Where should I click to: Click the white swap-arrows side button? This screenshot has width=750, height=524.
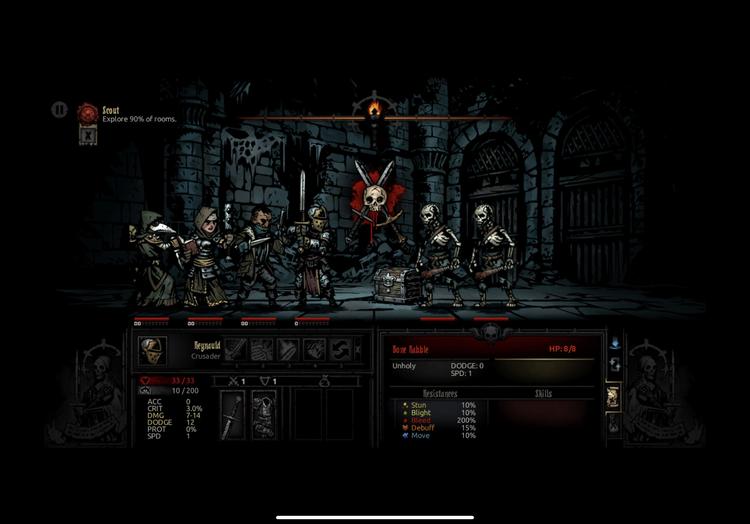(614, 366)
